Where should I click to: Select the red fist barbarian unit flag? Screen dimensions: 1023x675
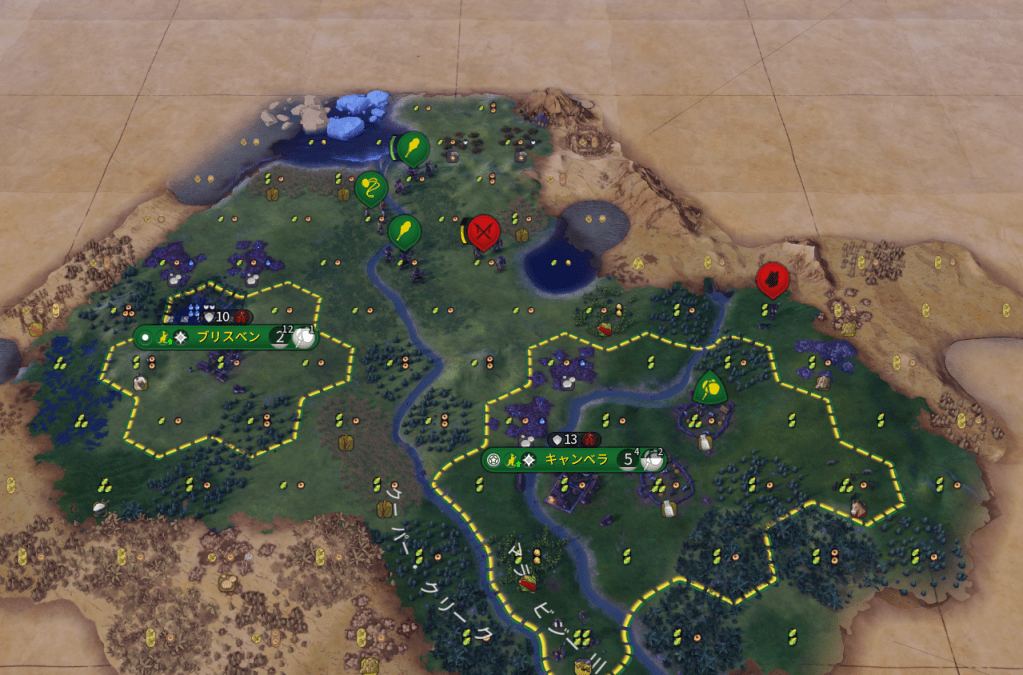tap(773, 281)
